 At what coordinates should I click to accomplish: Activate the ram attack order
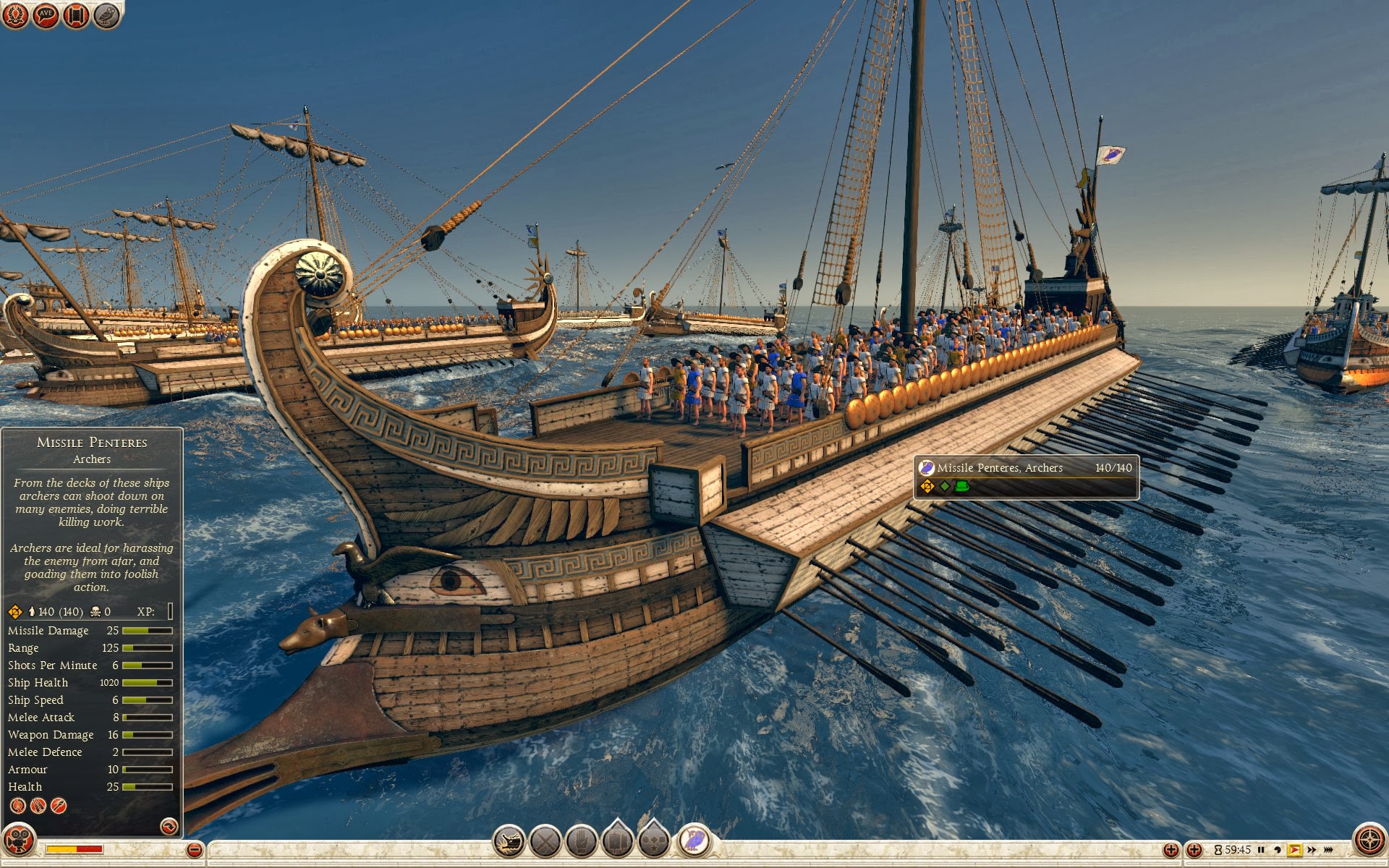click(509, 841)
